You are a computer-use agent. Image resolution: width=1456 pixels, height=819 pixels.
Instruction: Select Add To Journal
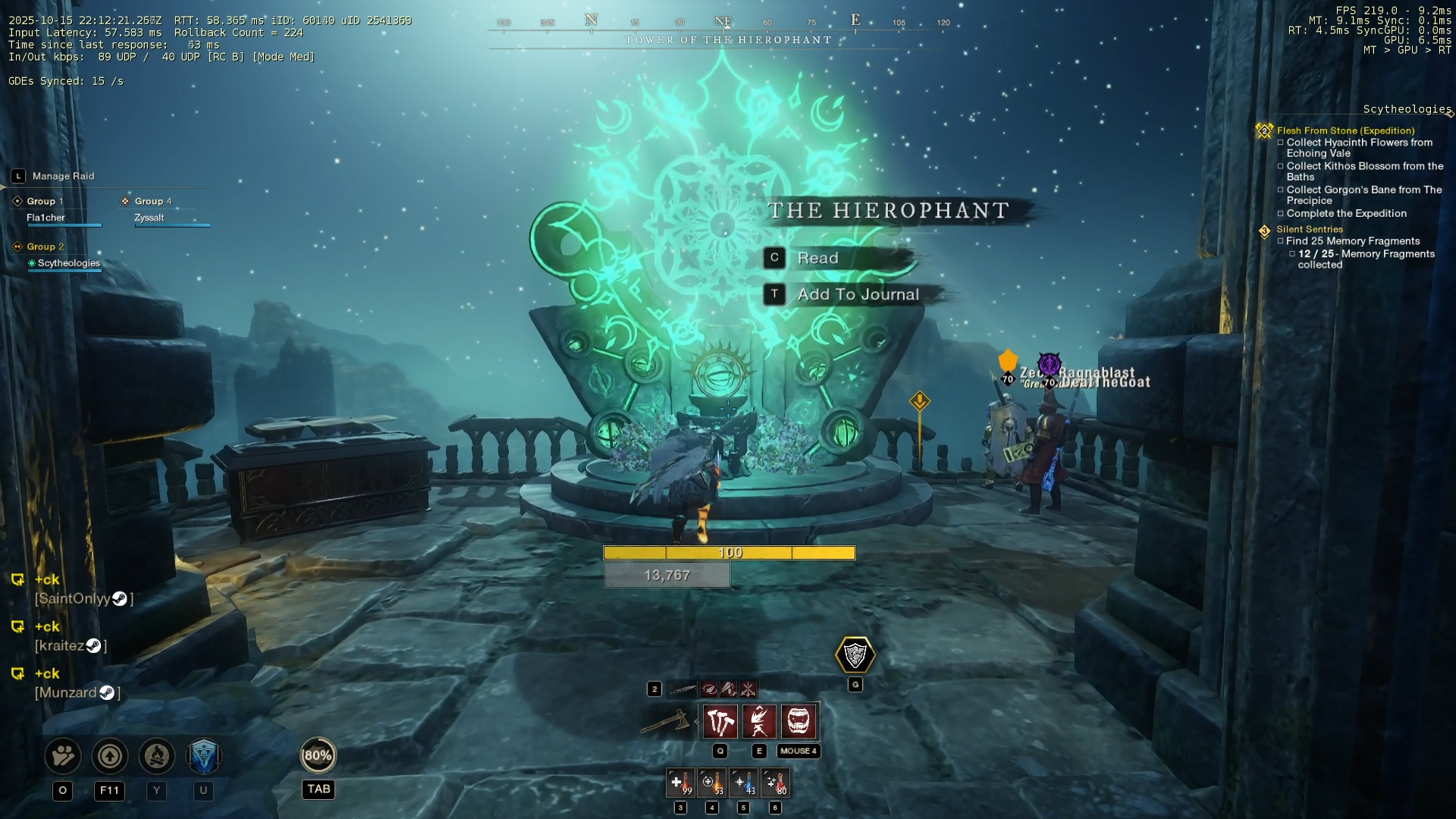click(857, 295)
